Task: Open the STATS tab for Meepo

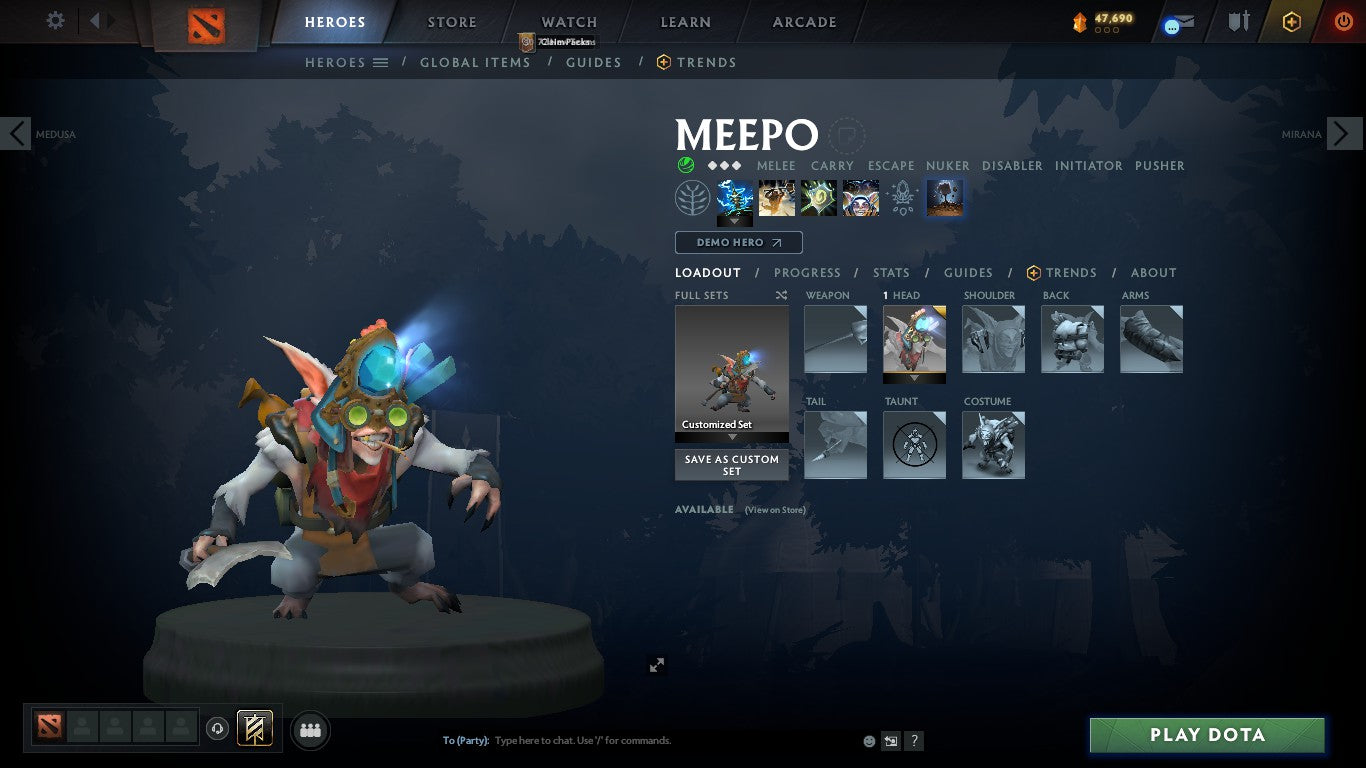Action: pyautogui.click(x=890, y=272)
